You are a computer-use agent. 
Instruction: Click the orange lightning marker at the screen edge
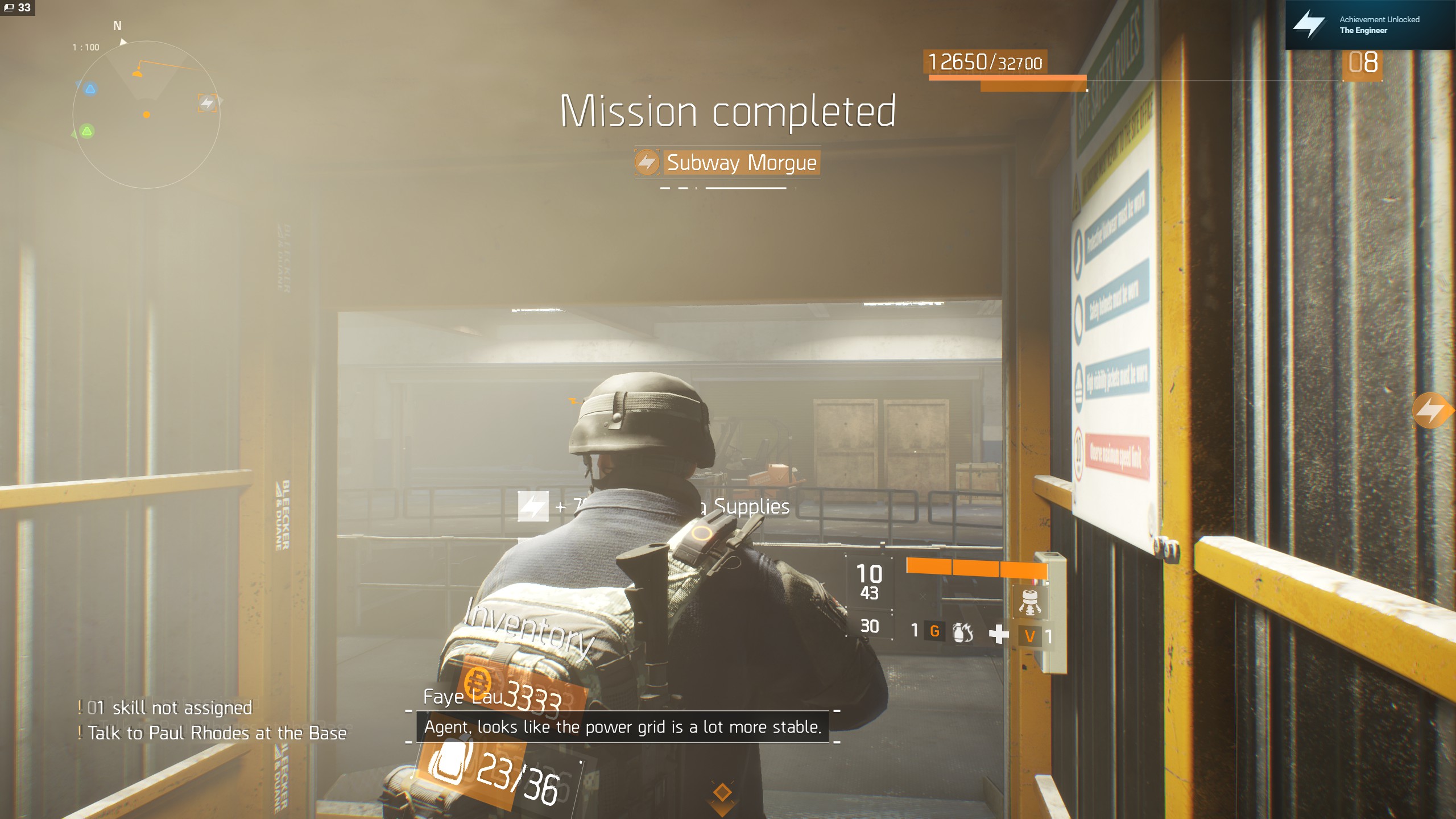pos(1431,410)
